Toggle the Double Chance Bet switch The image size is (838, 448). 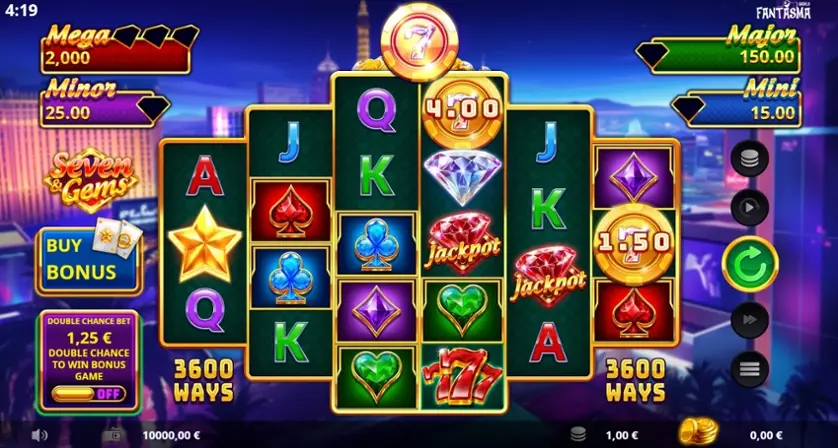click(90, 394)
